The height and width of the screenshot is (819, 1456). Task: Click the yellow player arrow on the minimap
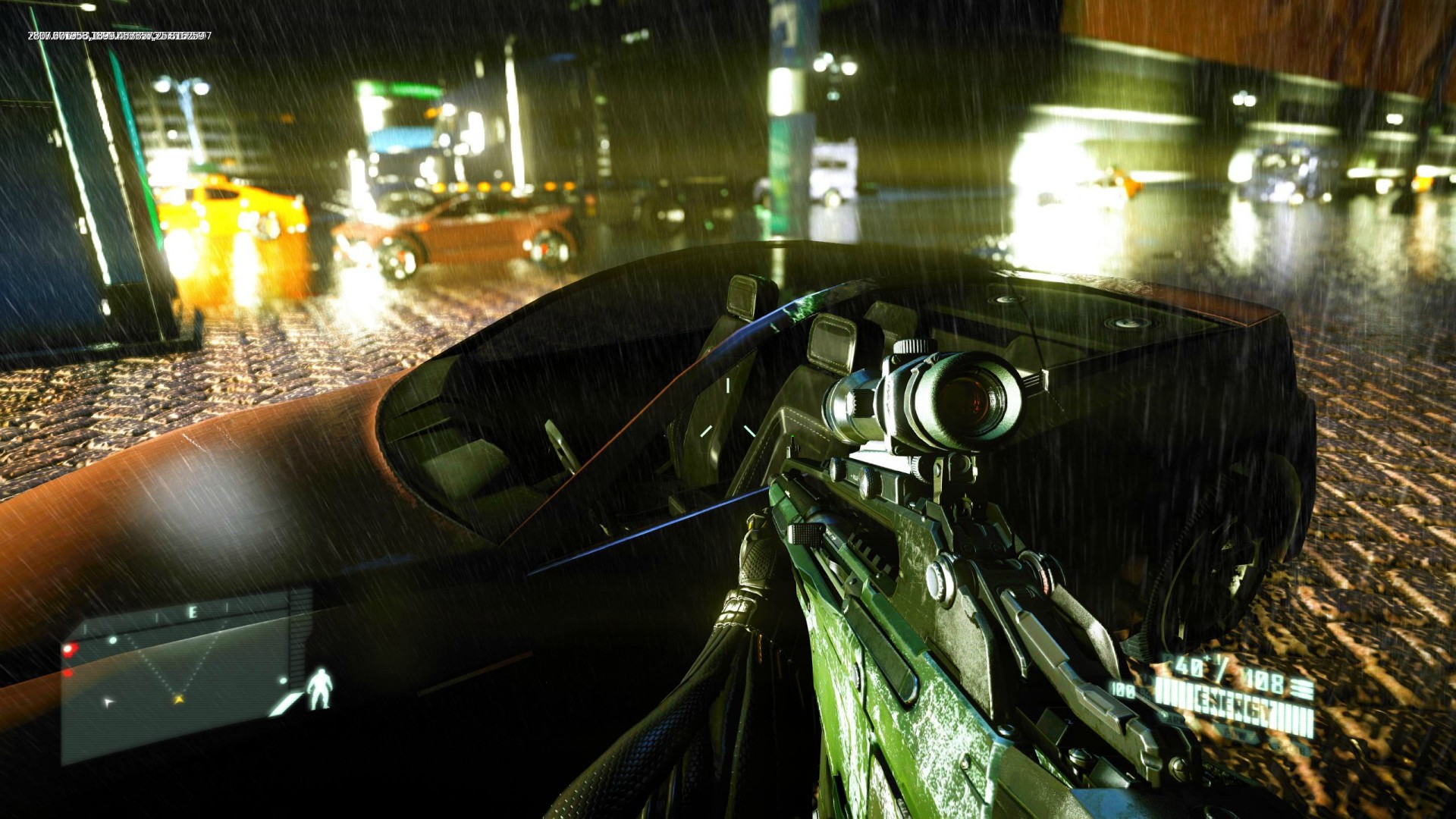179,700
